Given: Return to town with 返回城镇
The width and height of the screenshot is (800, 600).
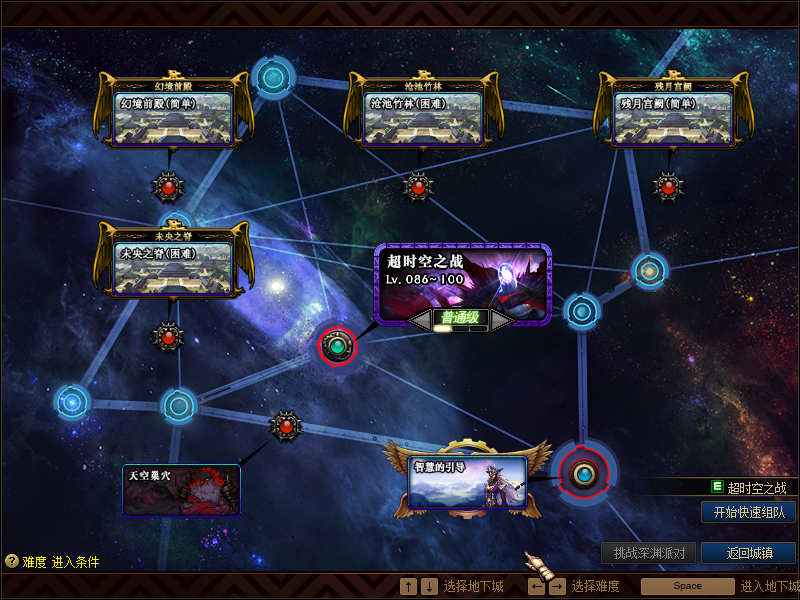Looking at the screenshot, I should [748, 553].
